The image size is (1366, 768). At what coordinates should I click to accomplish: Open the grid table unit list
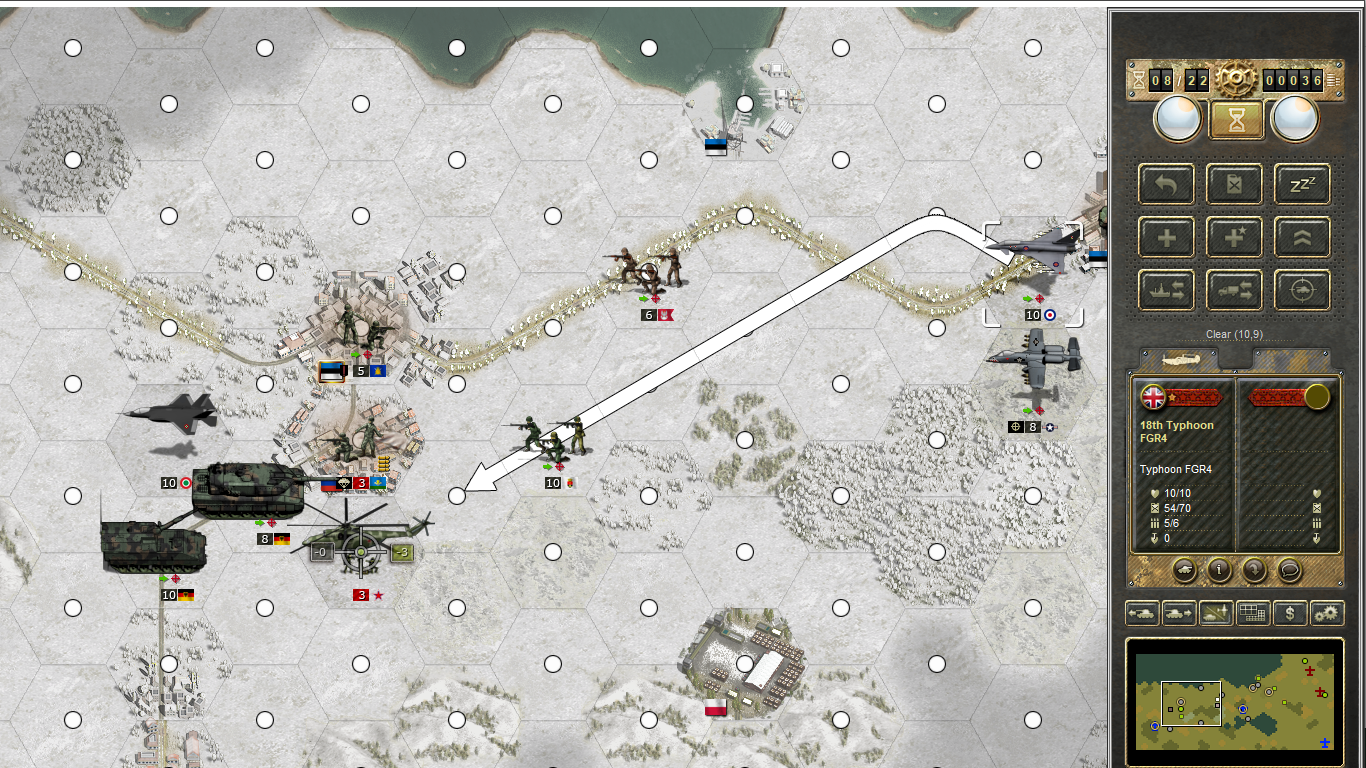[1253, 613]
